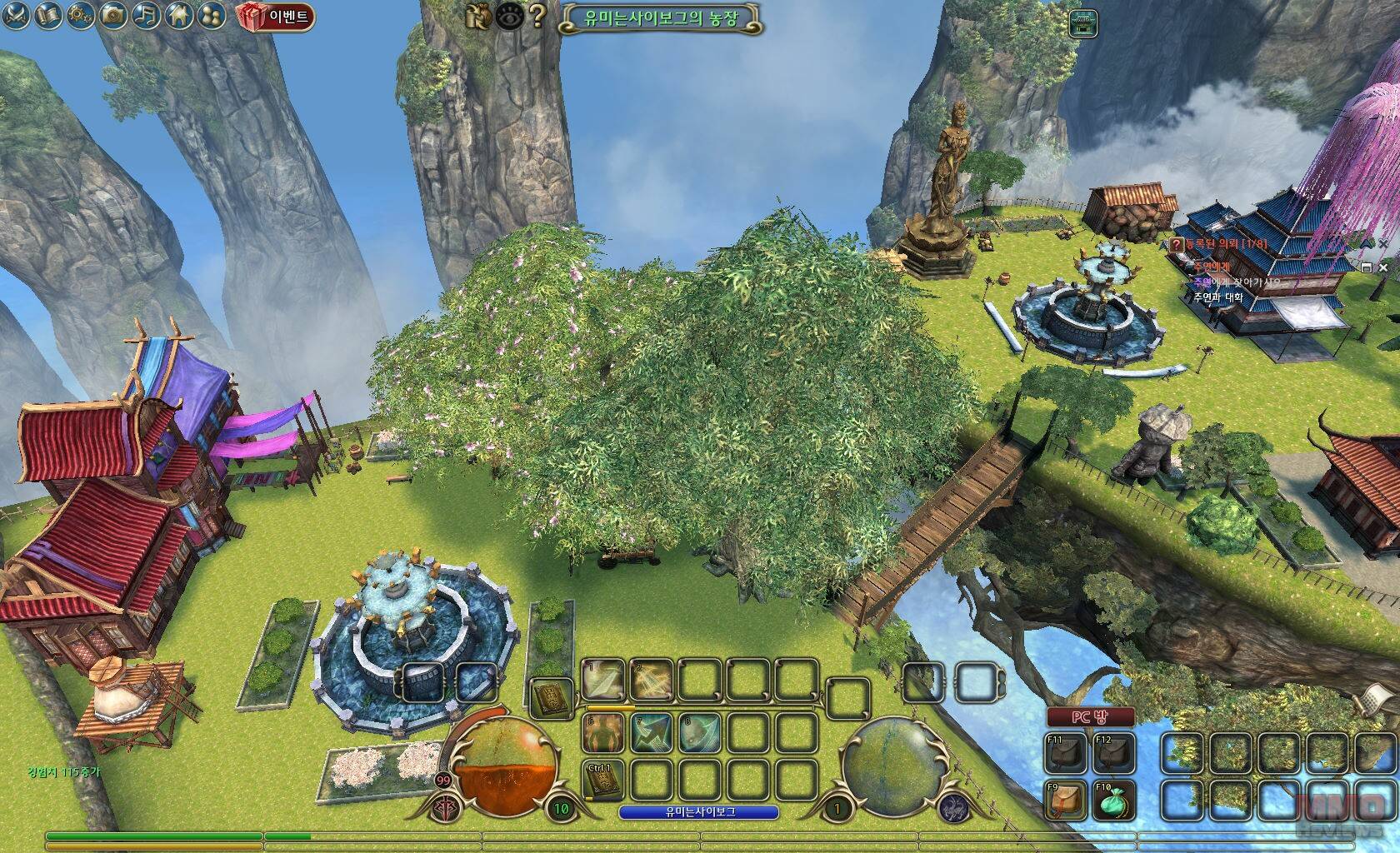Toggle the music note icon
This screenshot has height=853, width=1400.
(x=146, y=14)
